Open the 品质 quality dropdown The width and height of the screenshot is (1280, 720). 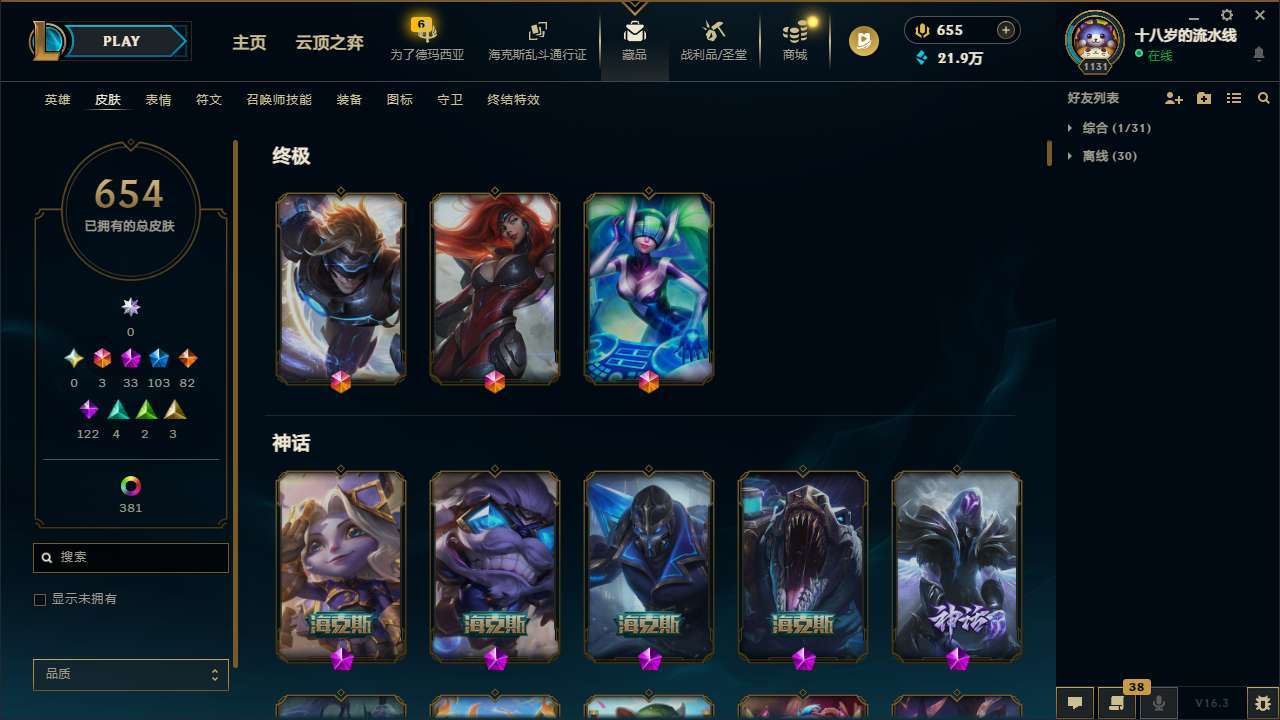(130, 674)
